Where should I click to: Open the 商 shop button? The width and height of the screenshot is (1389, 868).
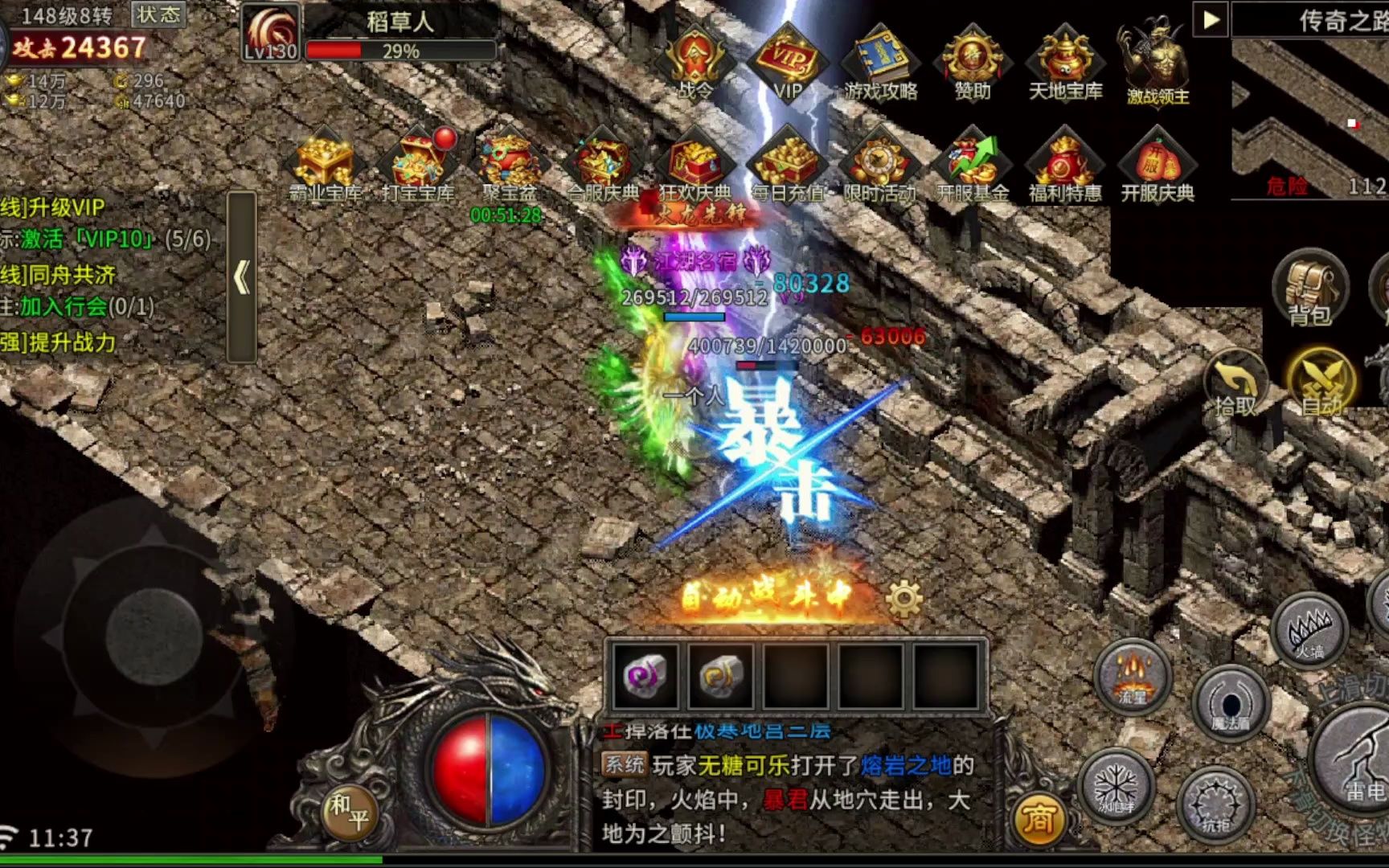pyautogui.click(x=1038, y=820)
